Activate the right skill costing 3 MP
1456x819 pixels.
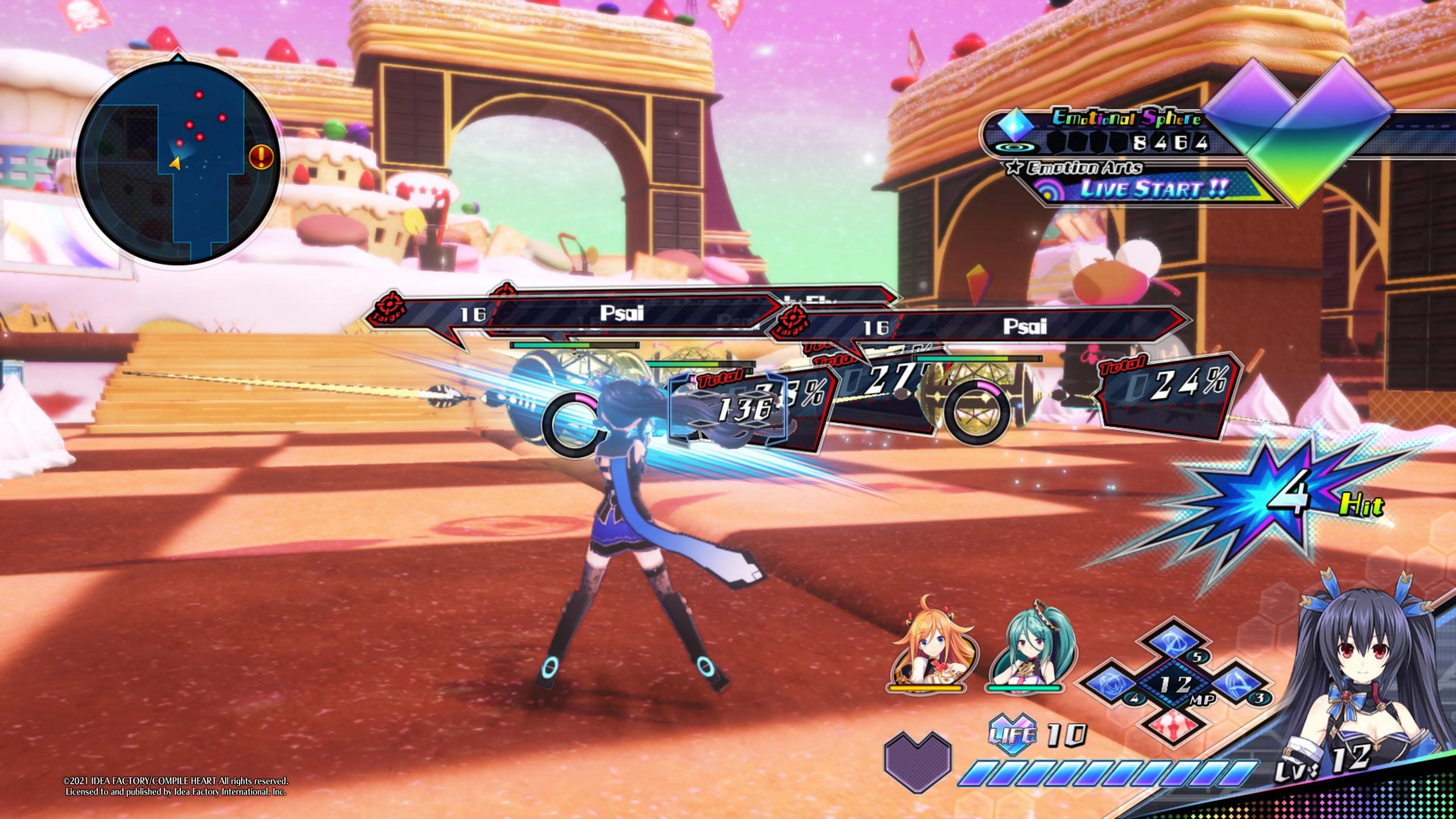(x=1235, y=685)
